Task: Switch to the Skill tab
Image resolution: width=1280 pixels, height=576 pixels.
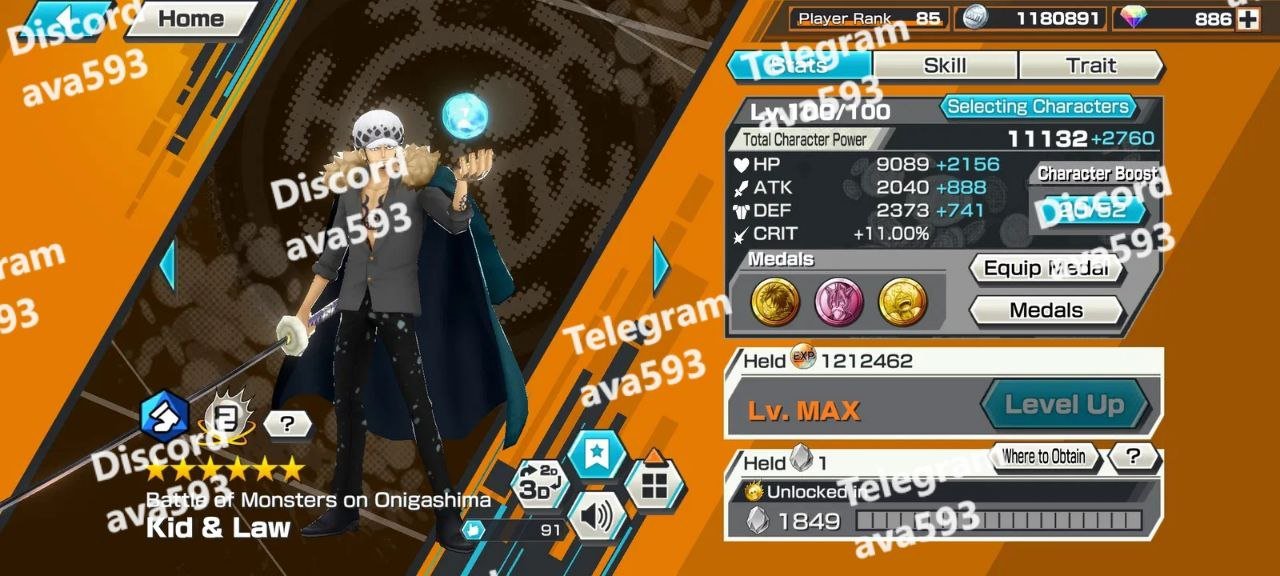Action: 944,66
